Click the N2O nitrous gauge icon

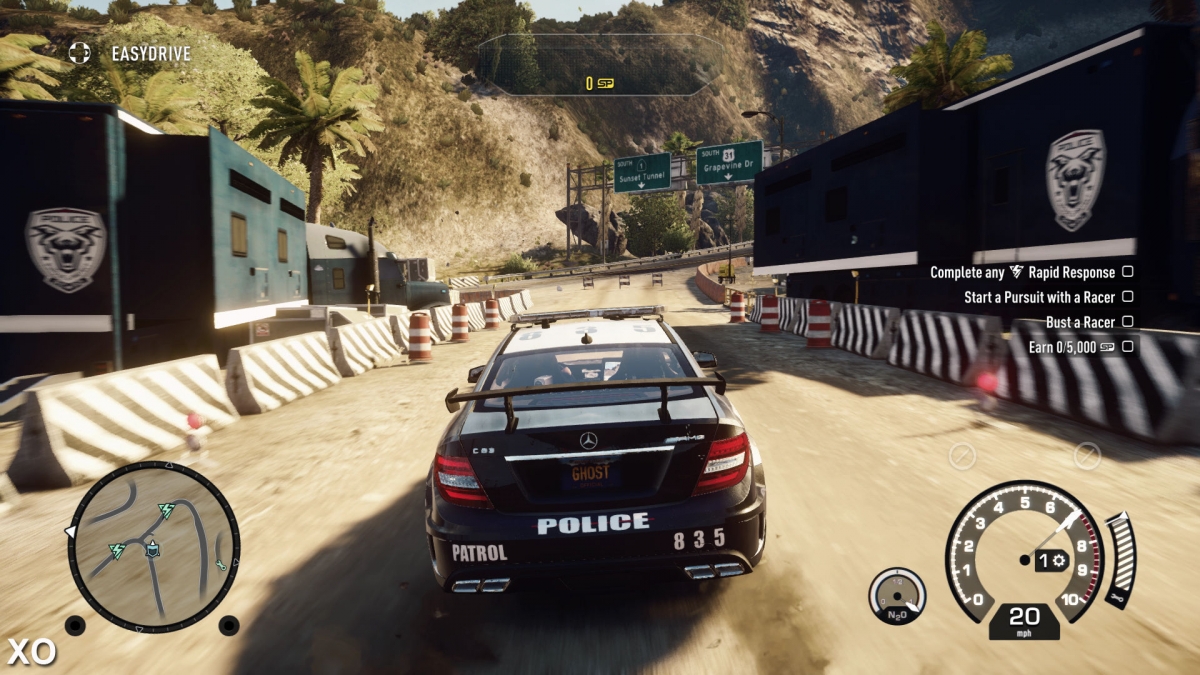[x=897, y=597]
